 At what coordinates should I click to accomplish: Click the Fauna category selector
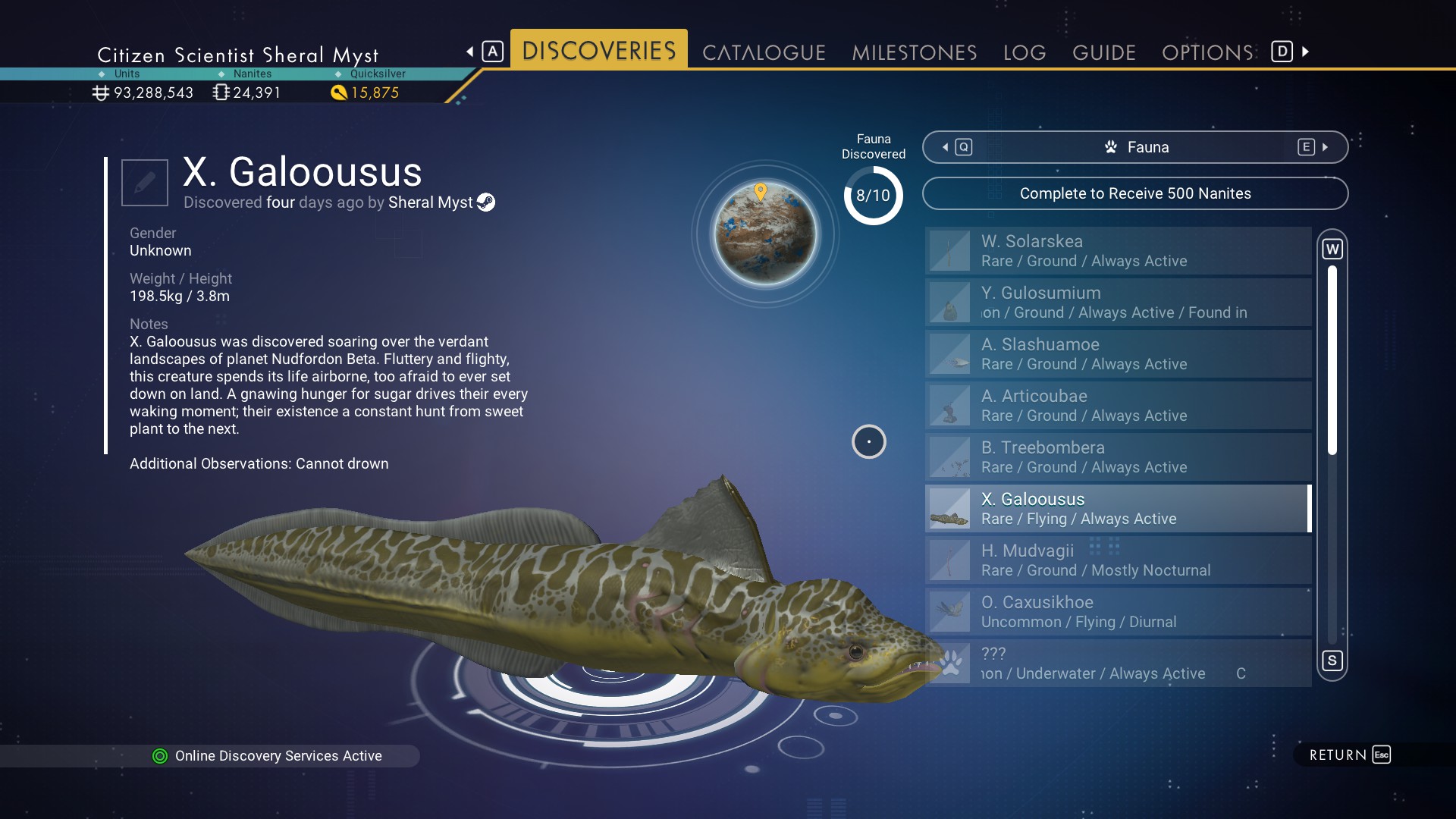pos(1134,147)
